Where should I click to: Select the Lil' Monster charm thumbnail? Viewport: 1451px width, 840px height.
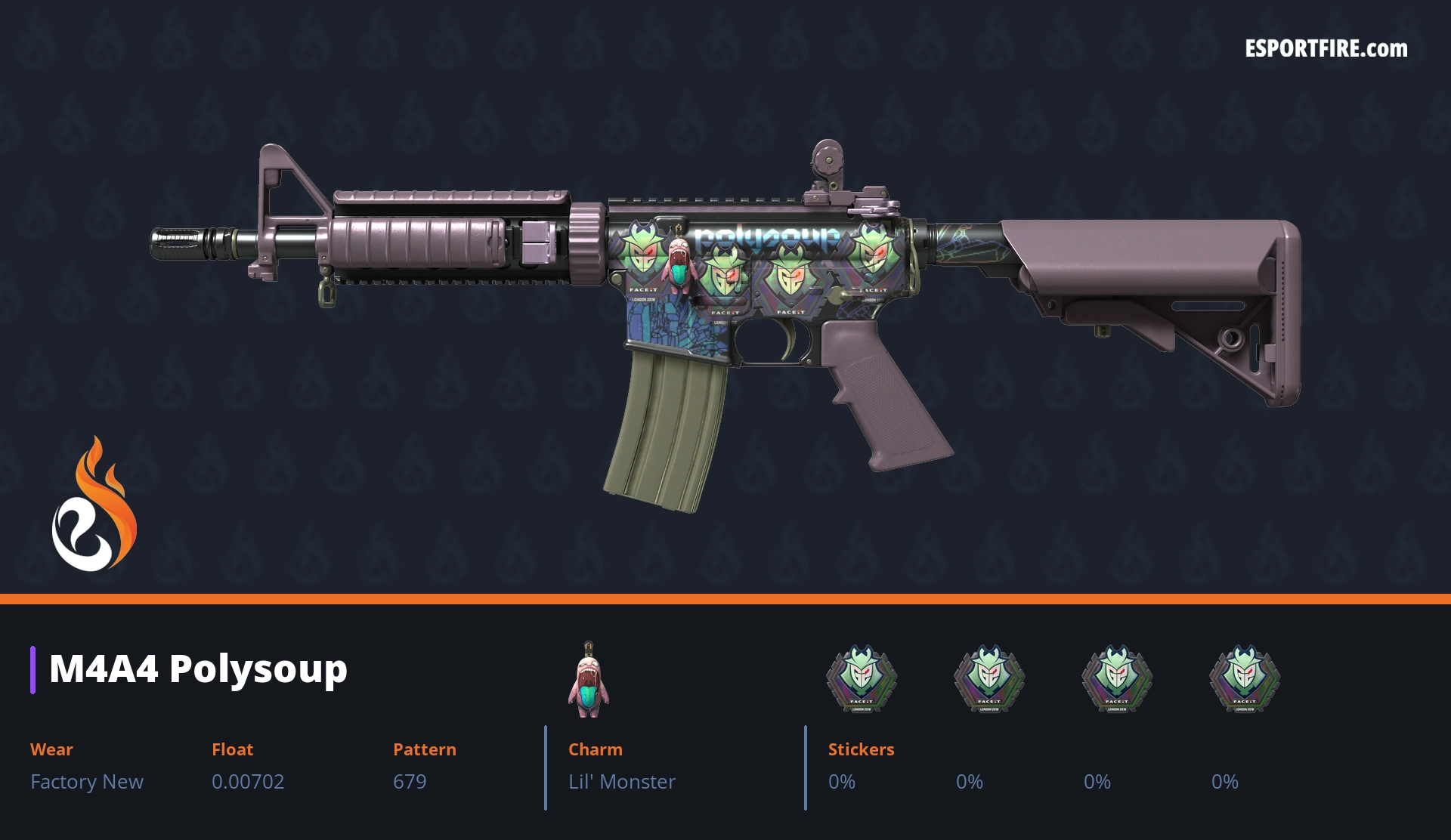[x=588, y=680]
